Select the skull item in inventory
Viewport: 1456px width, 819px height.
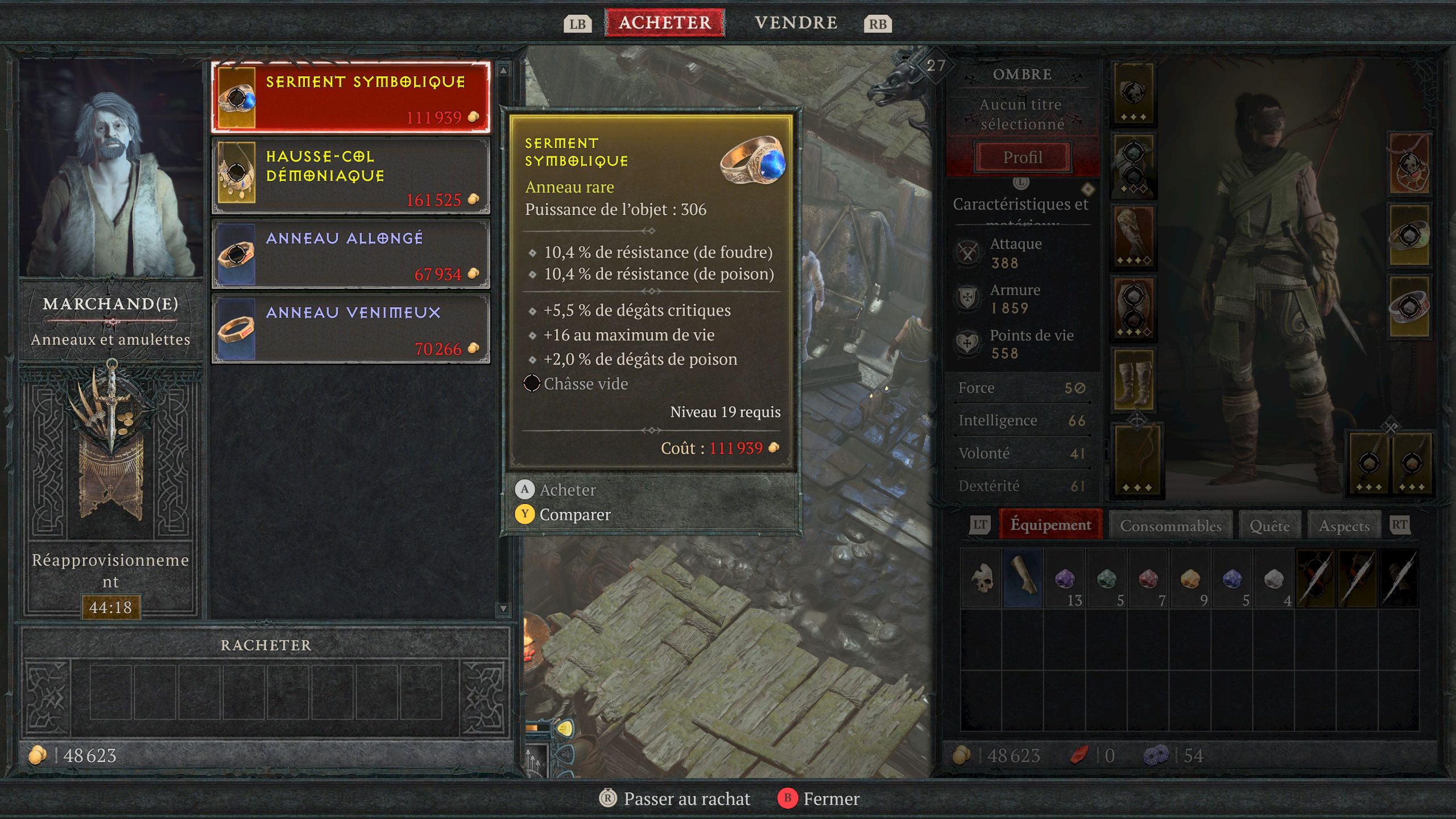pos(981,578)
